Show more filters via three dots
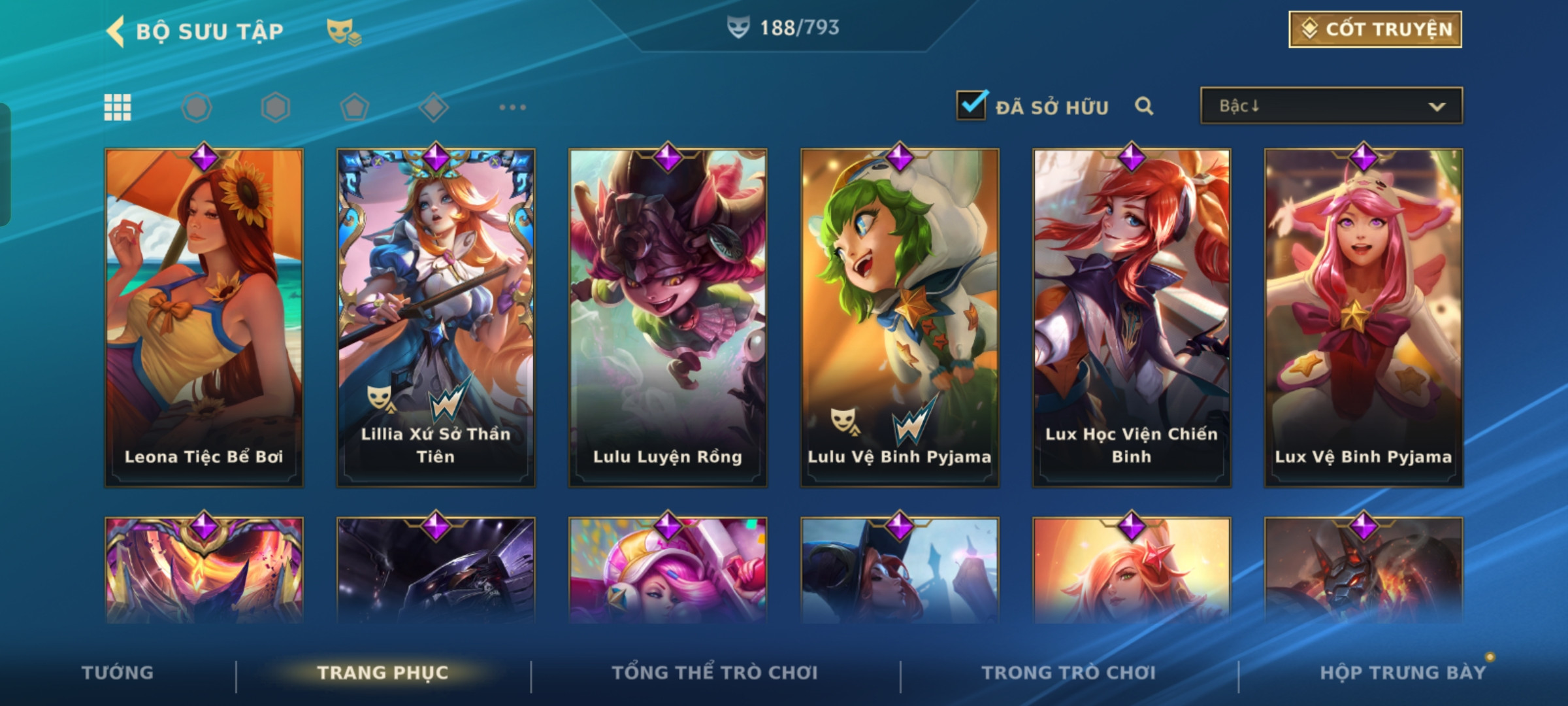The image size is (1568, 706). 512,107
